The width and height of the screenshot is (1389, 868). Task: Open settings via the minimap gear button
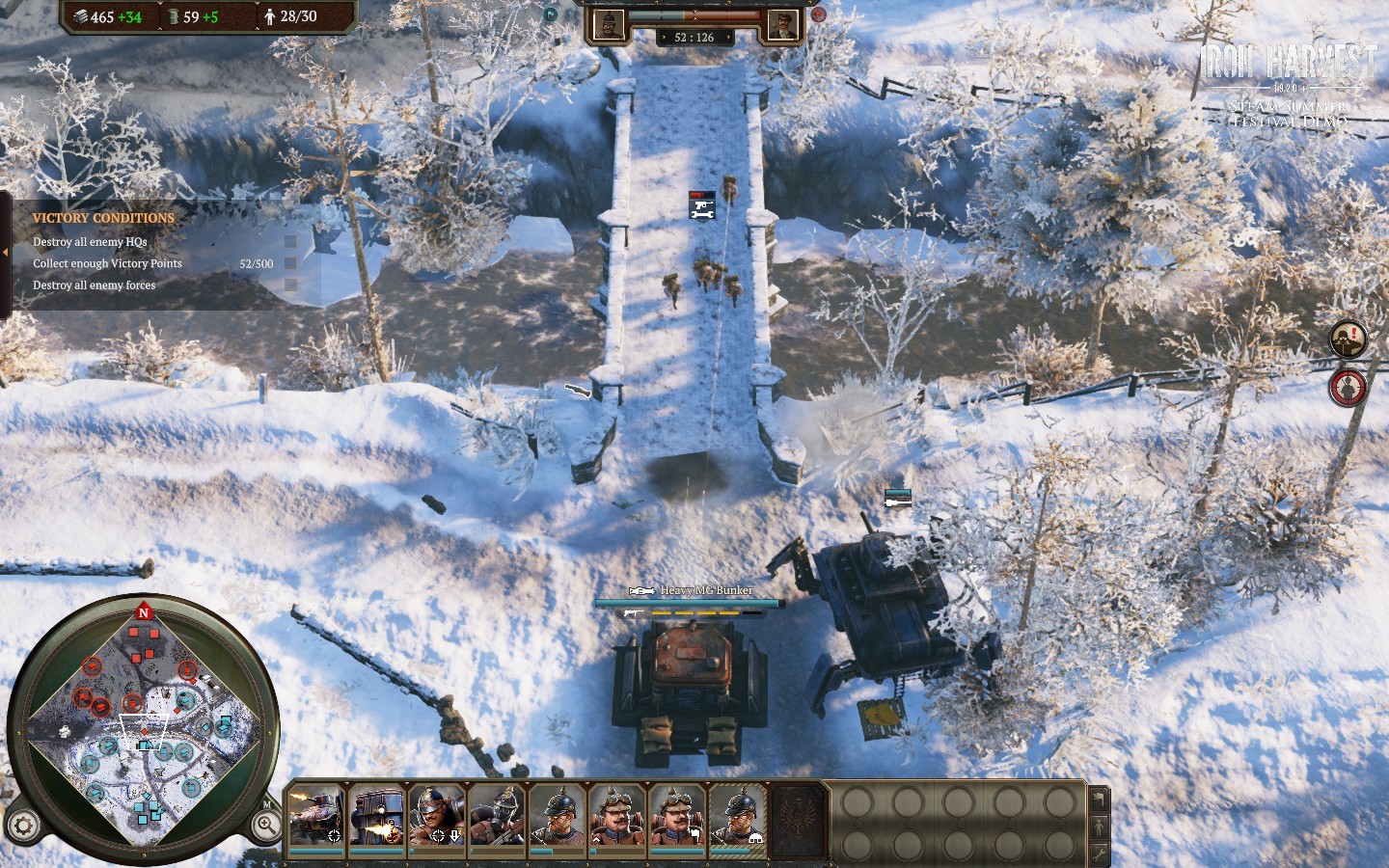(24, 826)
